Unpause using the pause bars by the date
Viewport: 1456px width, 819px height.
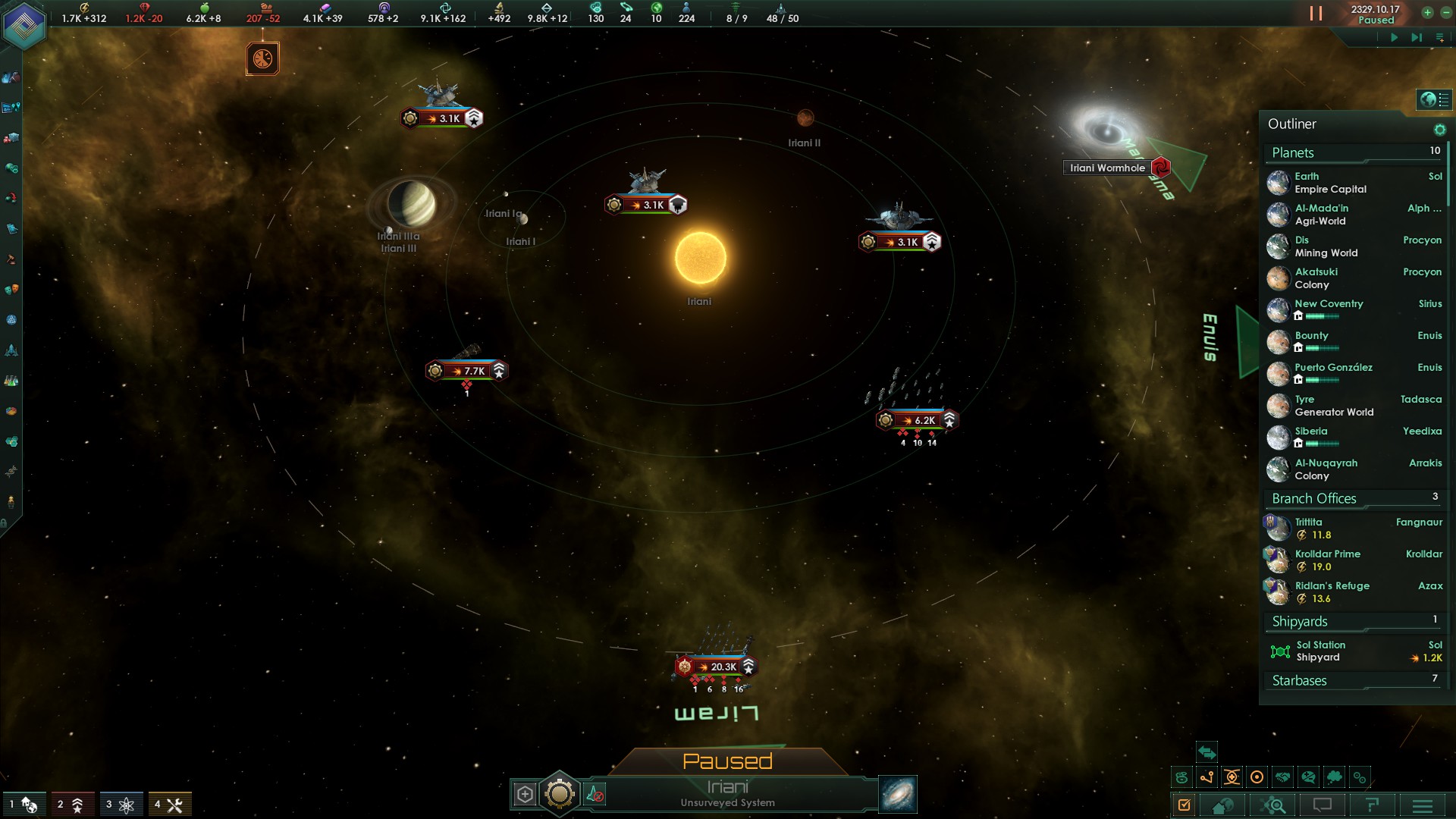tap(1316, 14)
